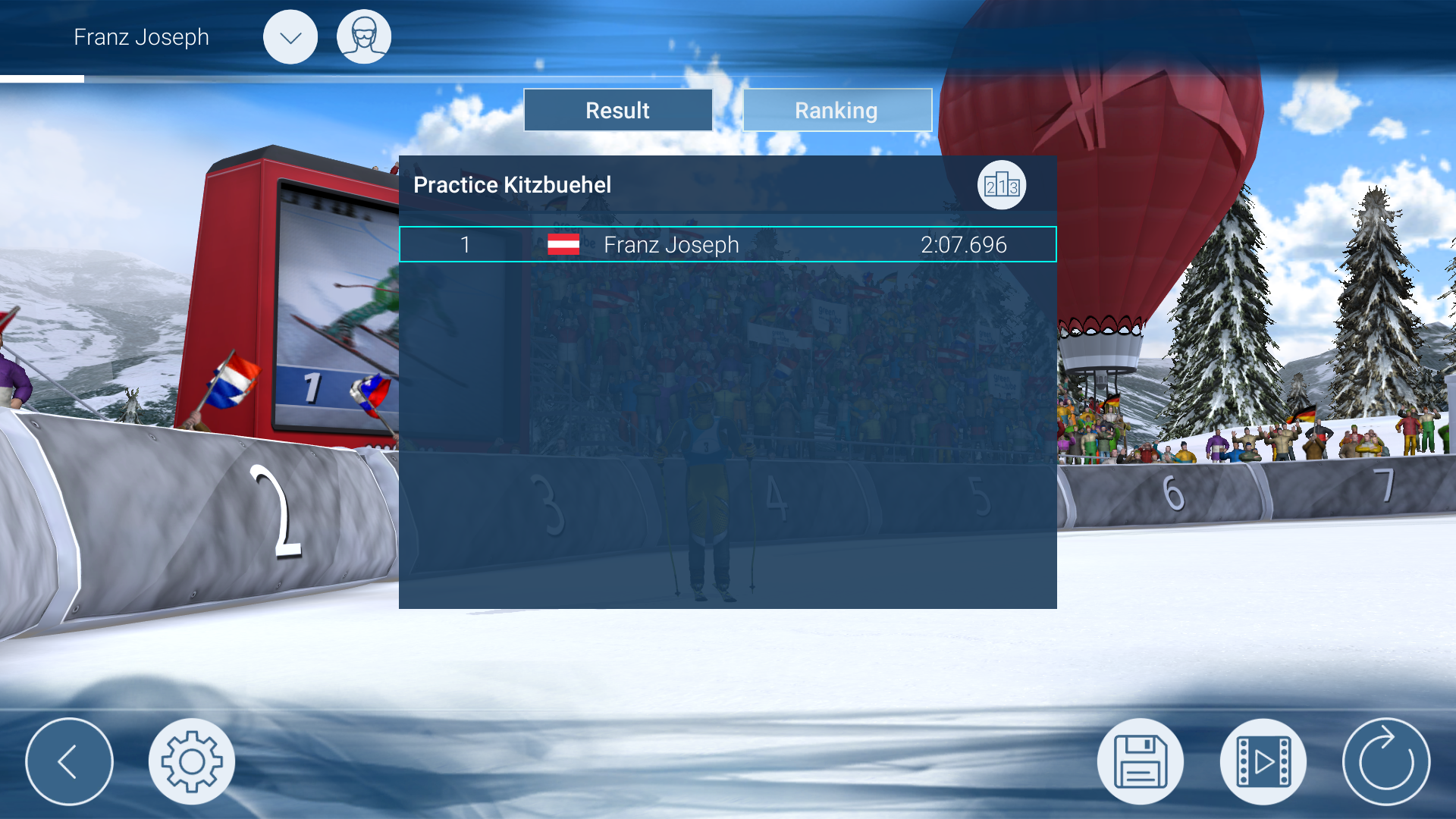The height and width of the screenshot is (819, 1456).
Task: Open the skier profile avatar icon
Action: click(364, 37)
